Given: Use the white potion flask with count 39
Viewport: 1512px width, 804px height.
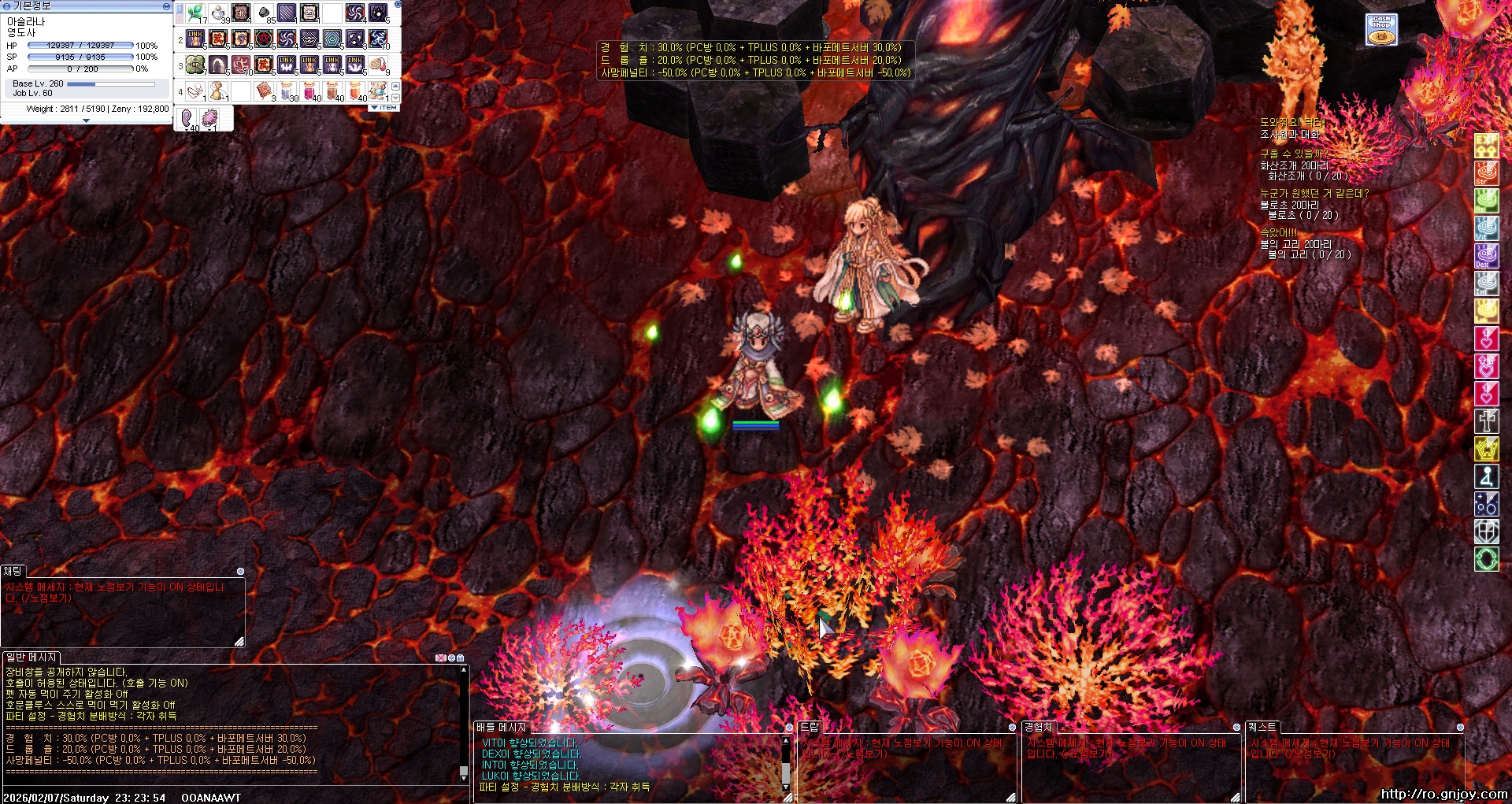Looking at the screenshot, I should click(218, 13).
